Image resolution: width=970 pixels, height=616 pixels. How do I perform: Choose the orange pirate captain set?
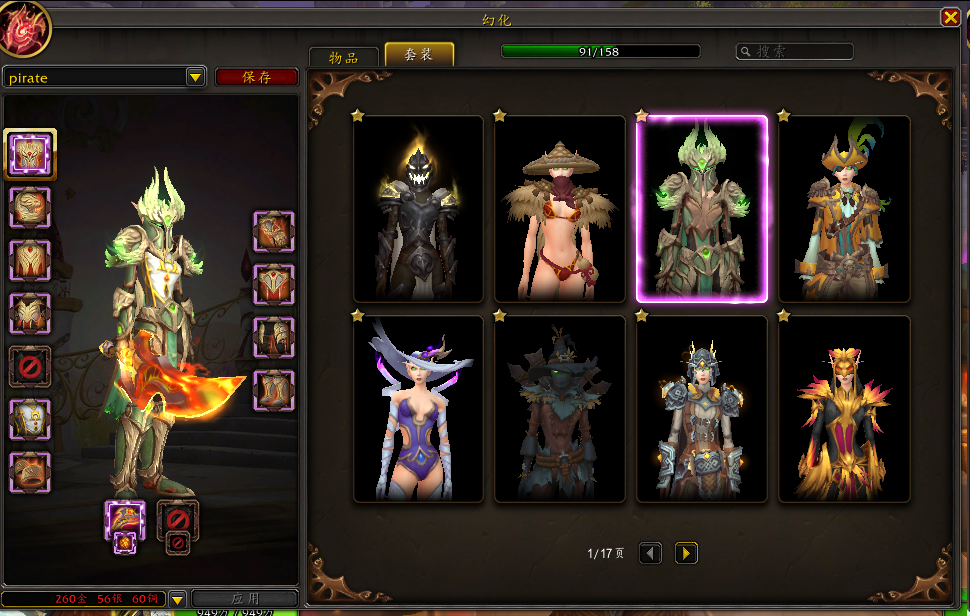tap(844, 208)
